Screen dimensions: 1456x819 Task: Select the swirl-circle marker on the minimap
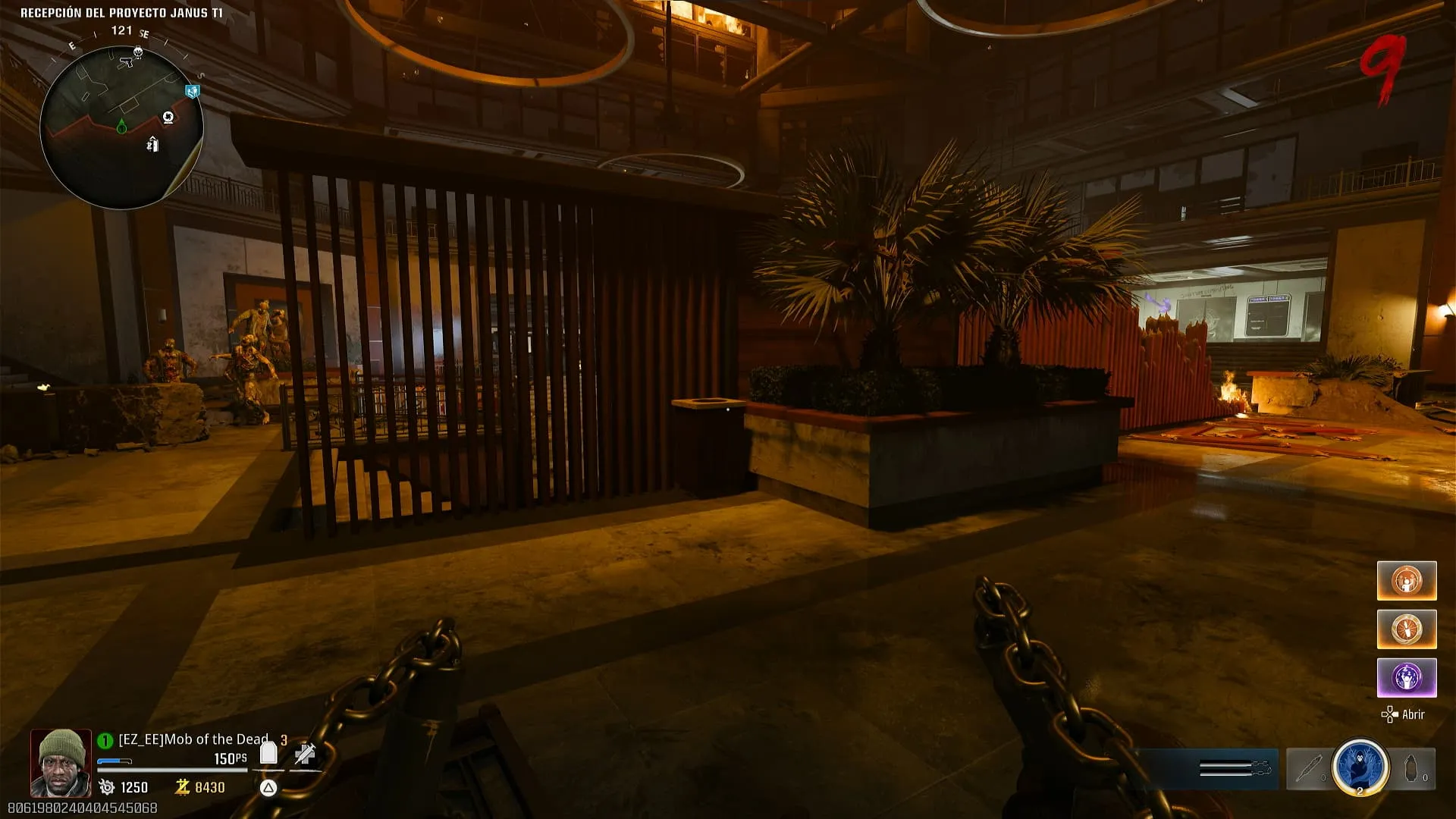click(168, 117)
